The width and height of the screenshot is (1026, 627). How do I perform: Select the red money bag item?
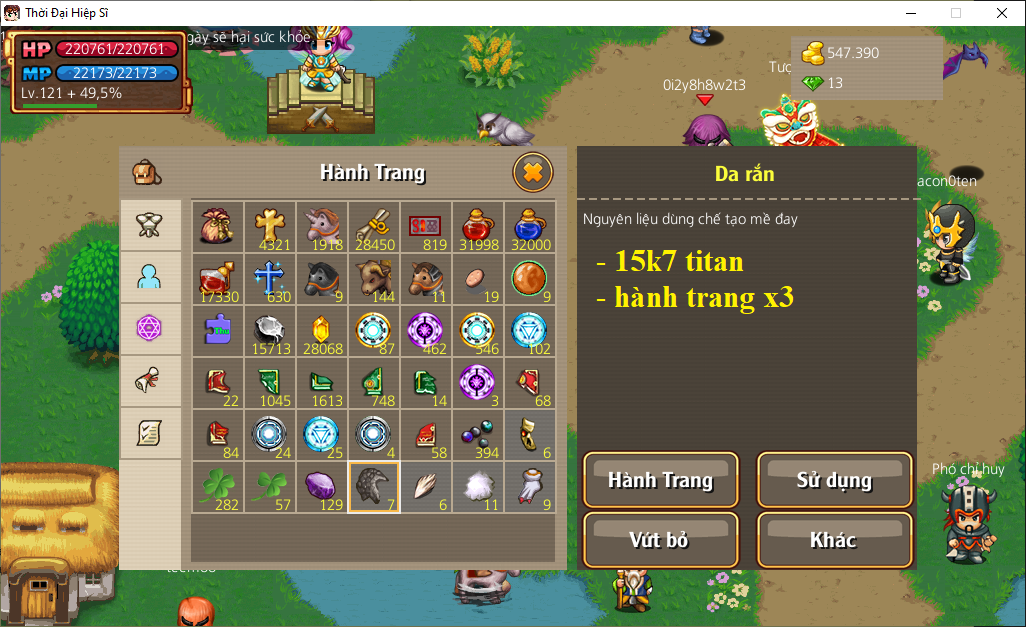pos(218,227)
